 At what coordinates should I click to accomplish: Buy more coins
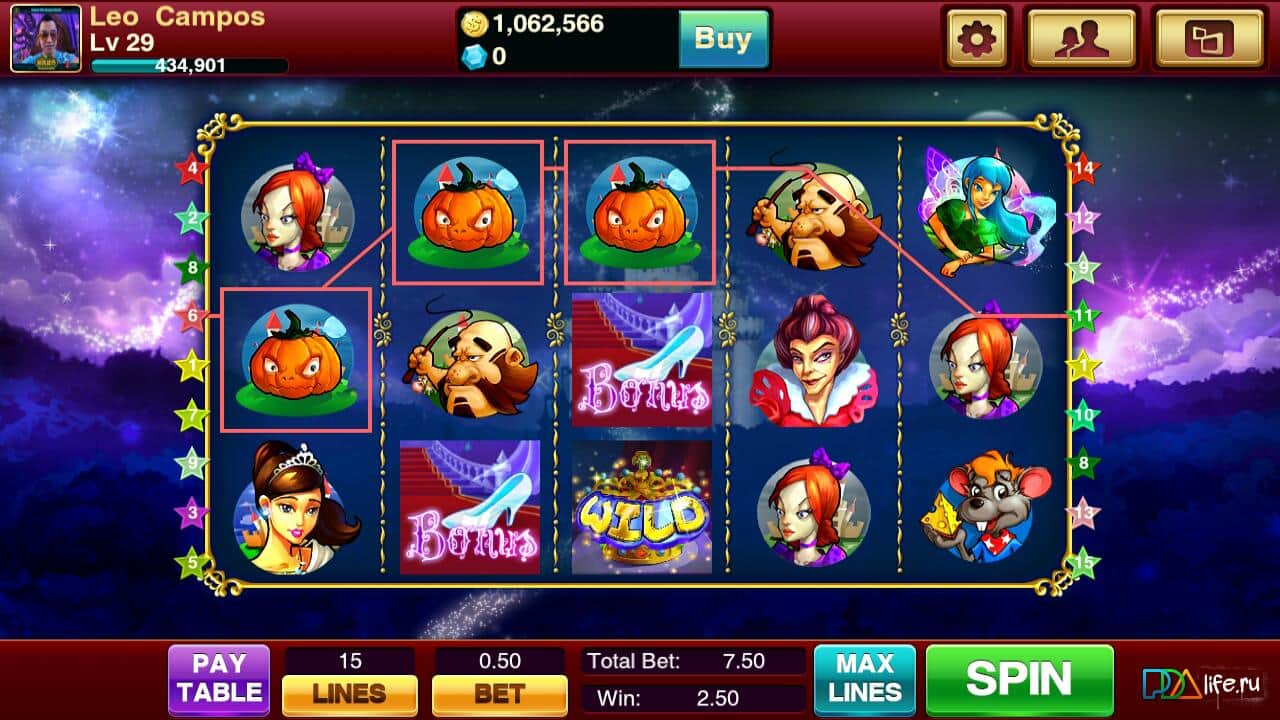[x=723, y=39]
